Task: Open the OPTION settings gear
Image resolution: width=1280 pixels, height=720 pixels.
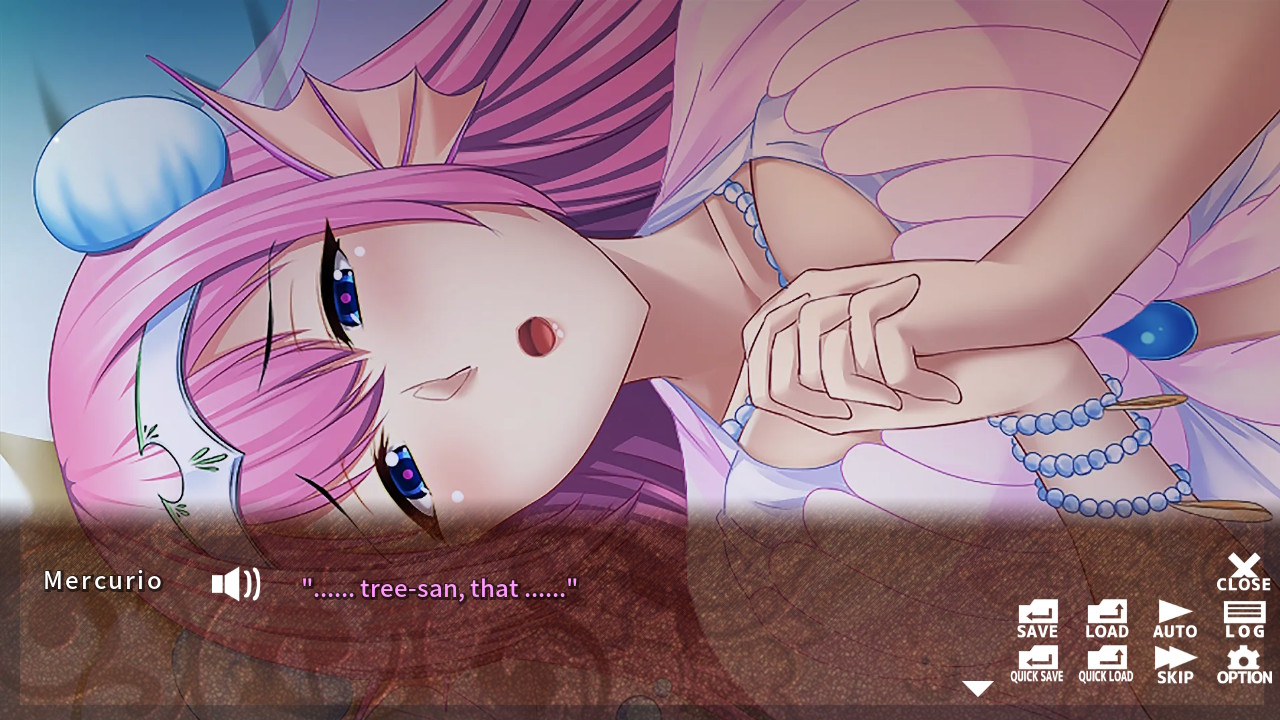Action: (1243, 663)
